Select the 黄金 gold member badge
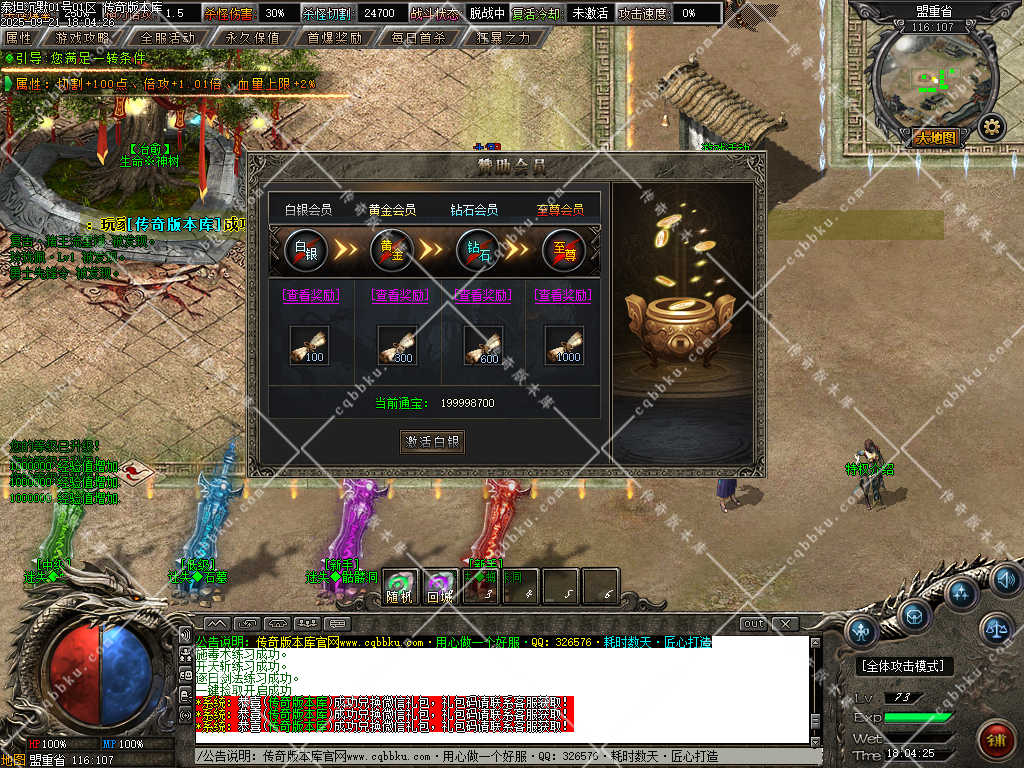This screenshot has height=768, width=1024. (x=392, y=249)
